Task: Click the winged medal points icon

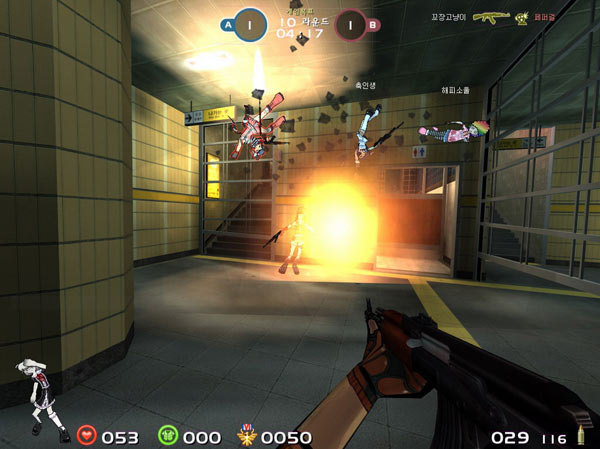Action: pyautogui.click(x=246, y=436)
